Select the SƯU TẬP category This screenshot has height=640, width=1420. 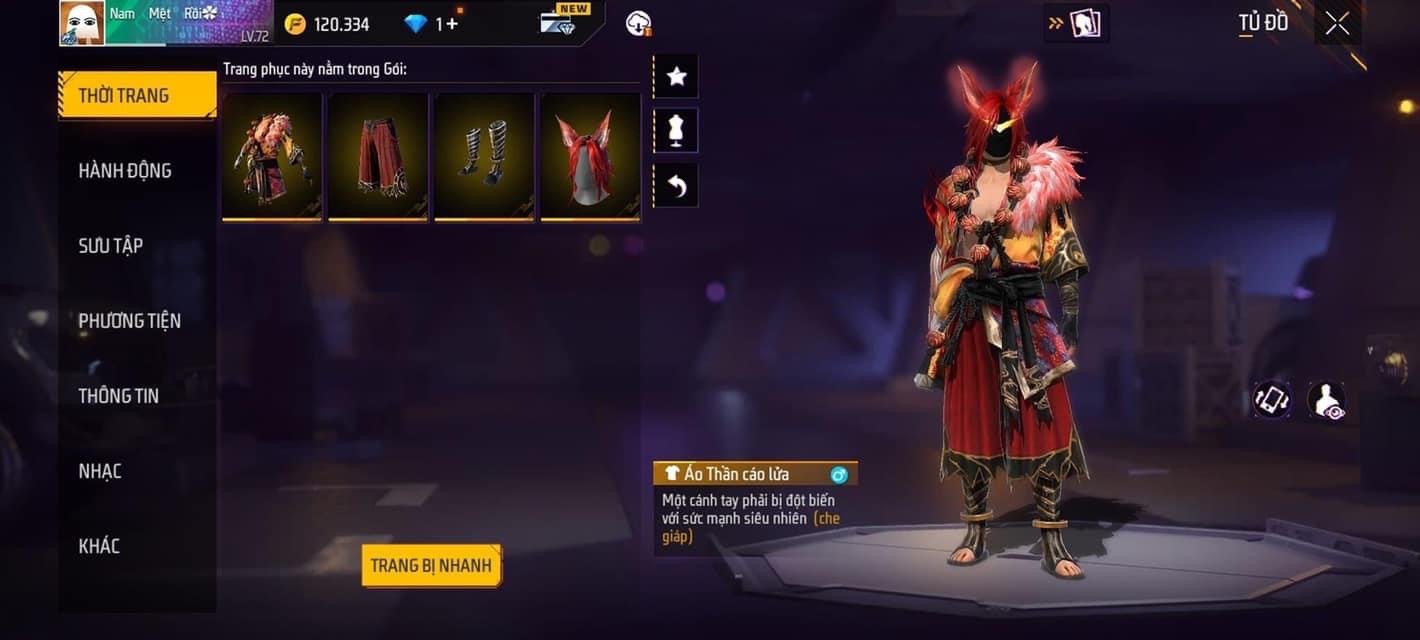111,246
